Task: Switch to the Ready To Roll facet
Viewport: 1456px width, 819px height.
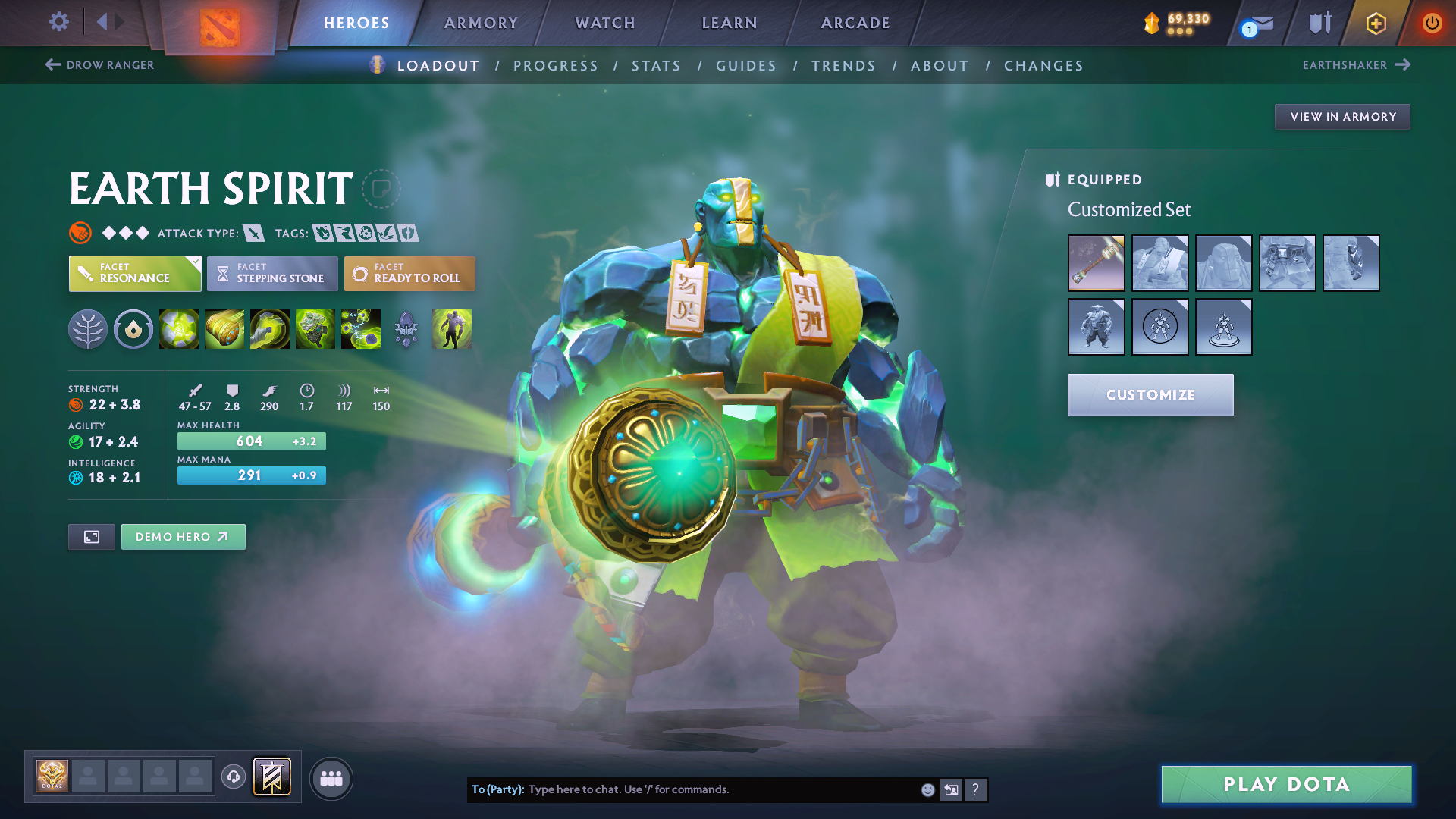Action: [x=409, y=273]
